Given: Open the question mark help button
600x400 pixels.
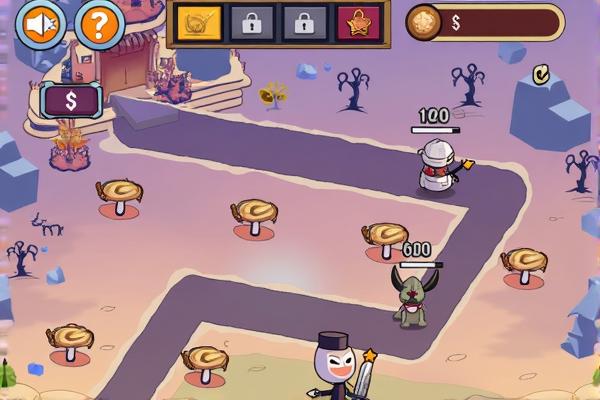Looking at the screenshot, I should click(98, 23).
